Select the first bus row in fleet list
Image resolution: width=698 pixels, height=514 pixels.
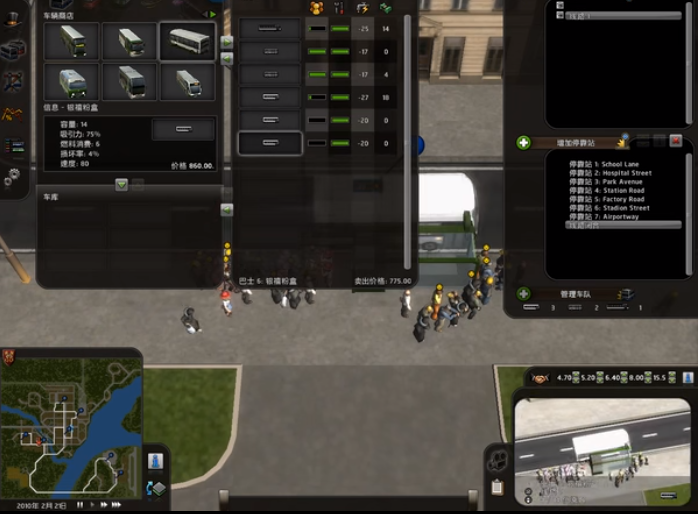click(x=270, y=29)
